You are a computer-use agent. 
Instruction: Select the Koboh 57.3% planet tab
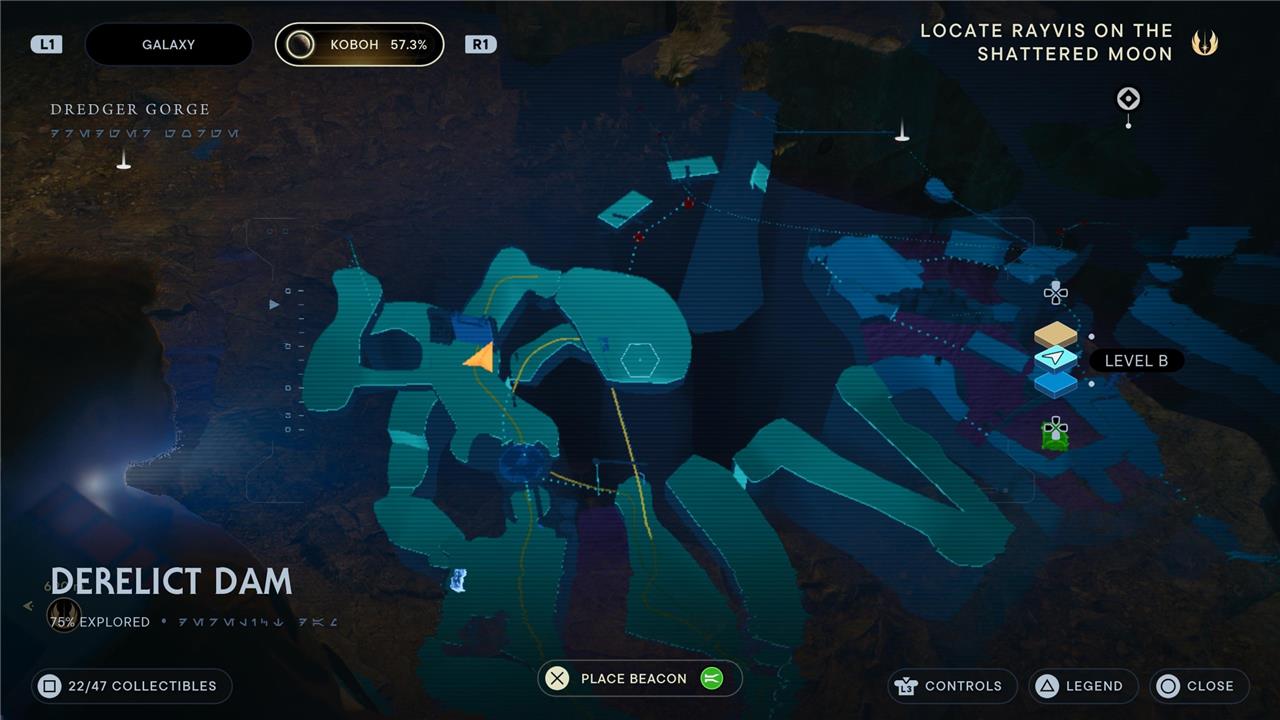359,45
